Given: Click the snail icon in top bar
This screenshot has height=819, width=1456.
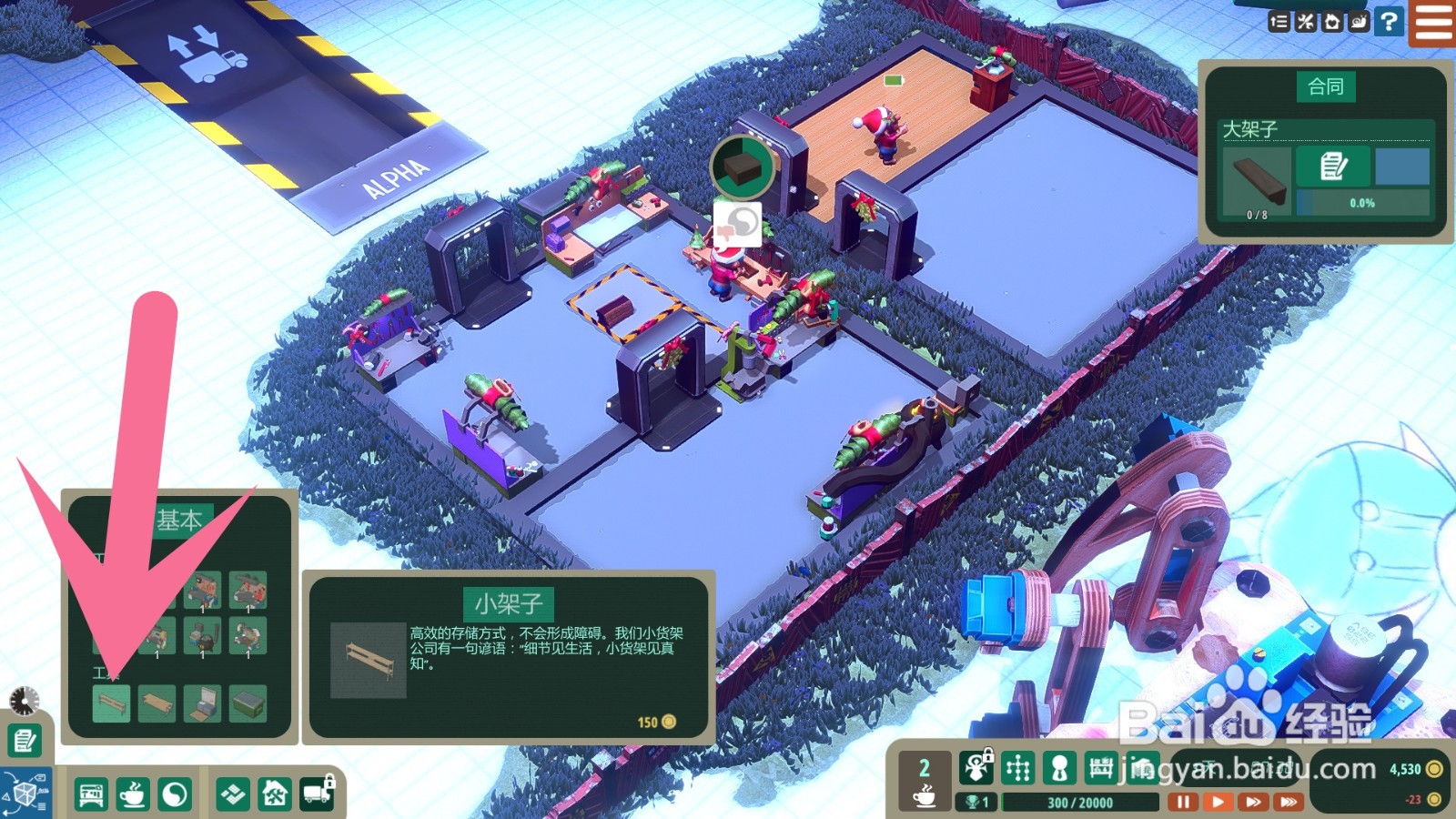Looking at the screenshot, I should [x=1359, y=21].
